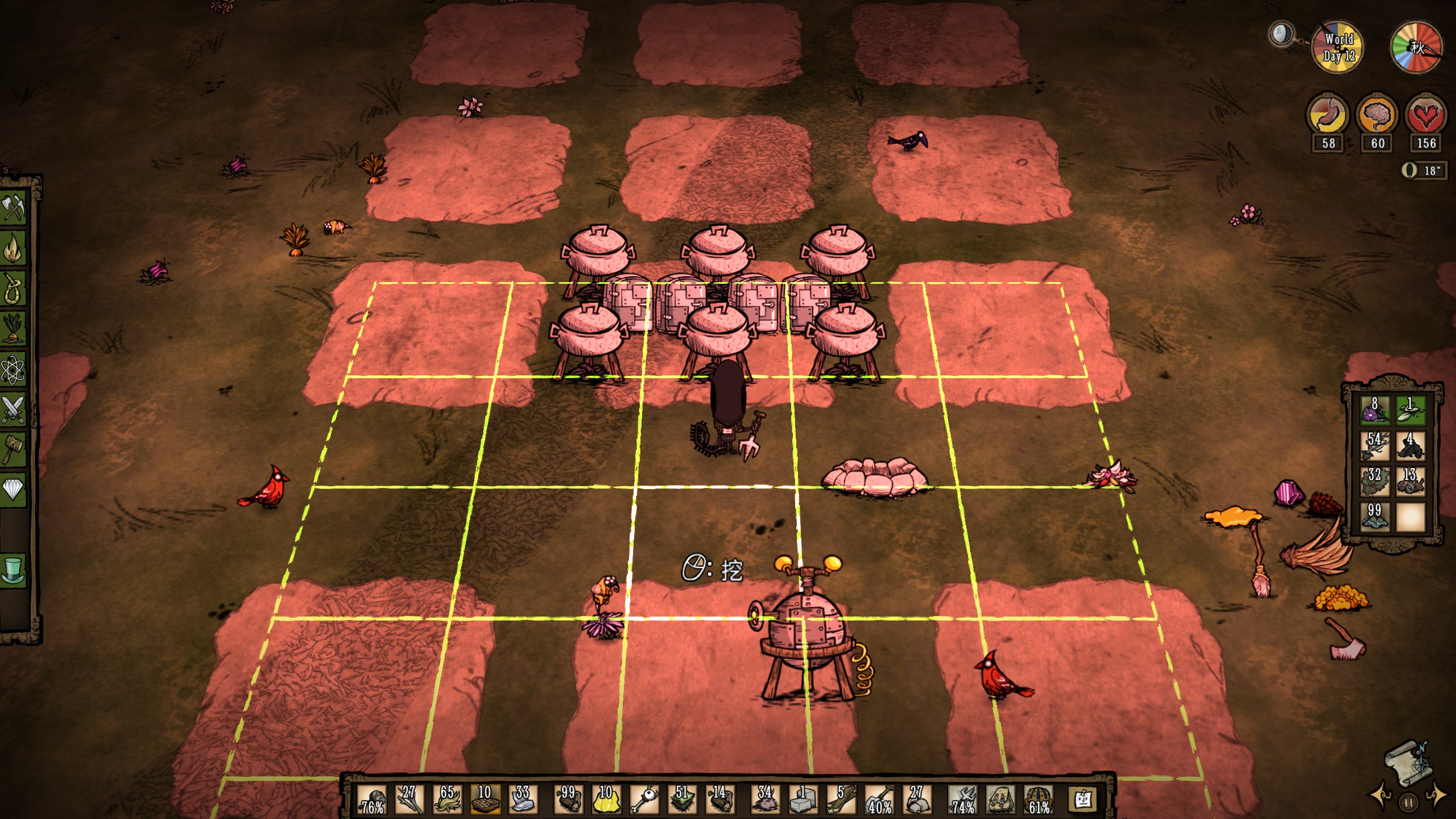
Task: Pause the game with the pause button
Action: point(1409,804)
